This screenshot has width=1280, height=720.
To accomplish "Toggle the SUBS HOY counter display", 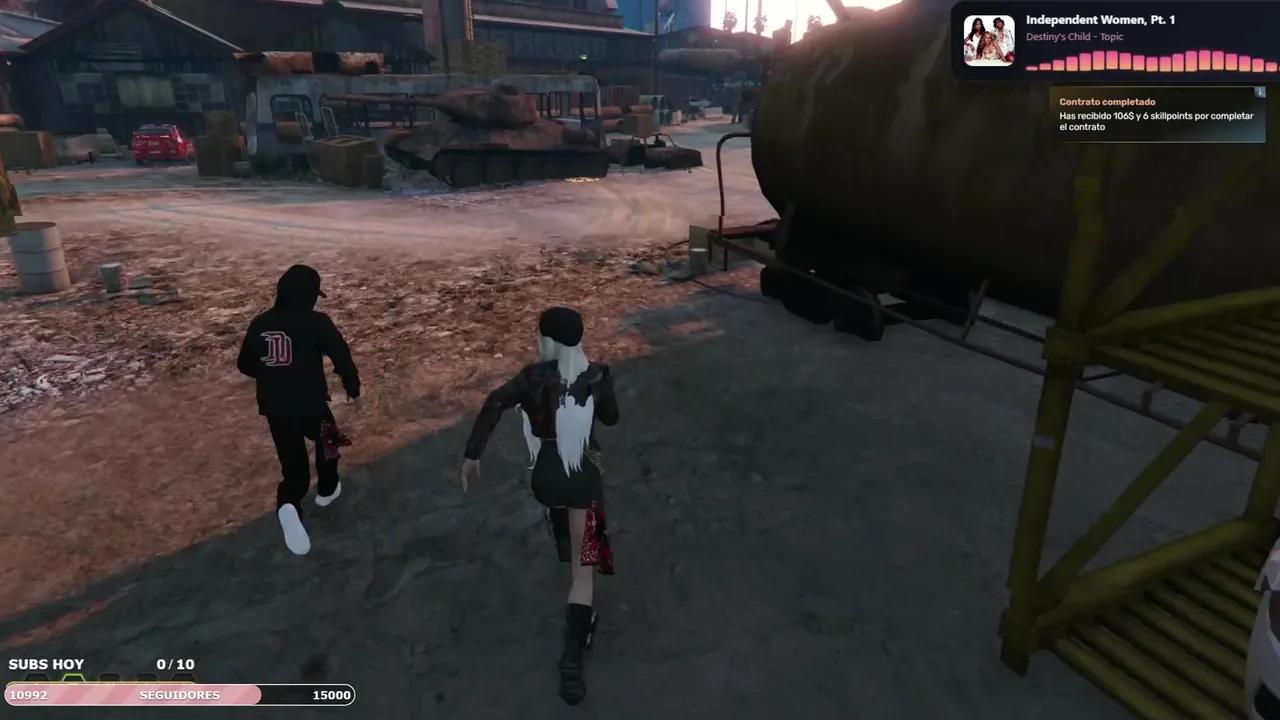I will click(x=46, y=663).
